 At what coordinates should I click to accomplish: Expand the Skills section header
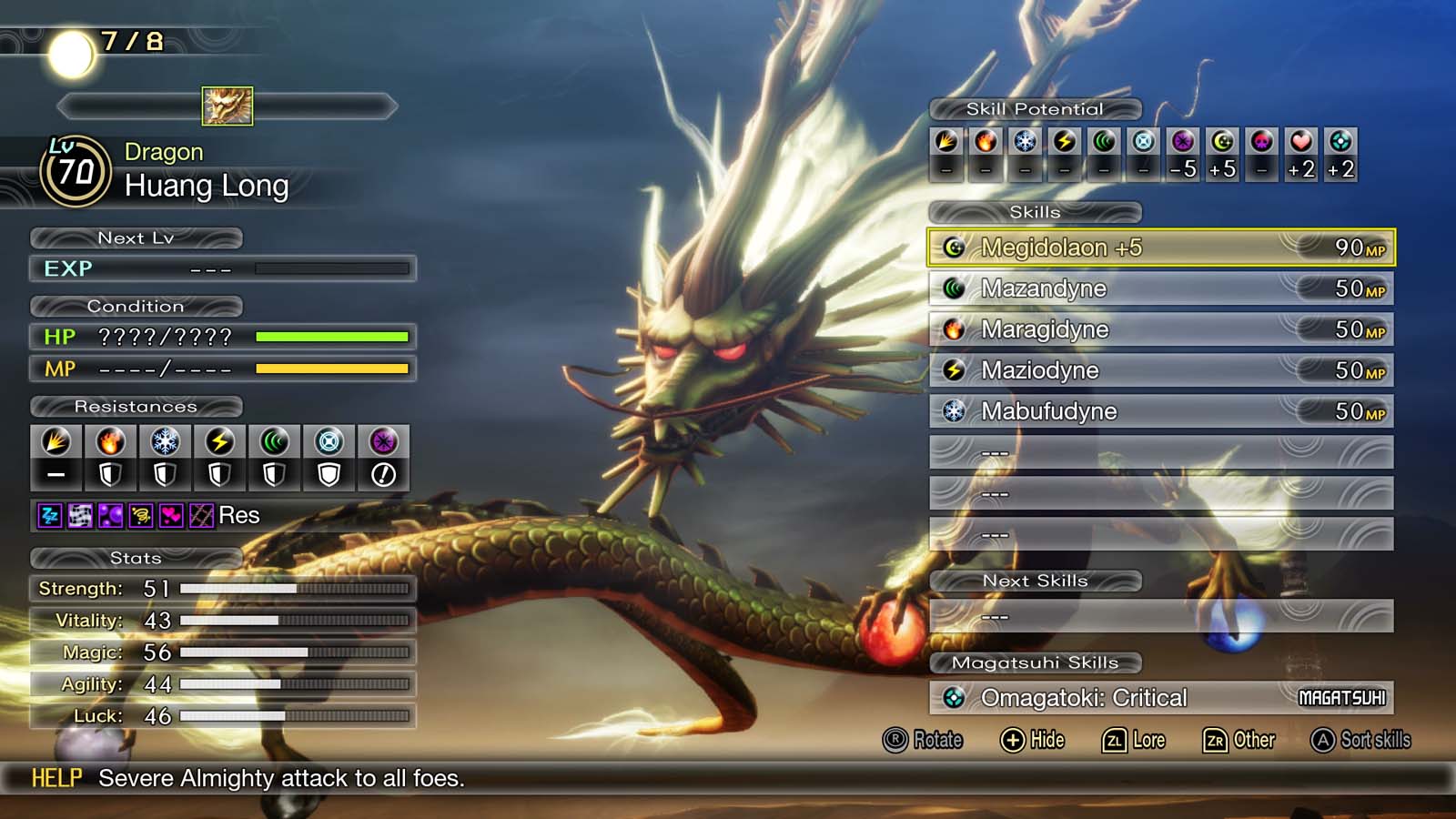(1036, 212)
